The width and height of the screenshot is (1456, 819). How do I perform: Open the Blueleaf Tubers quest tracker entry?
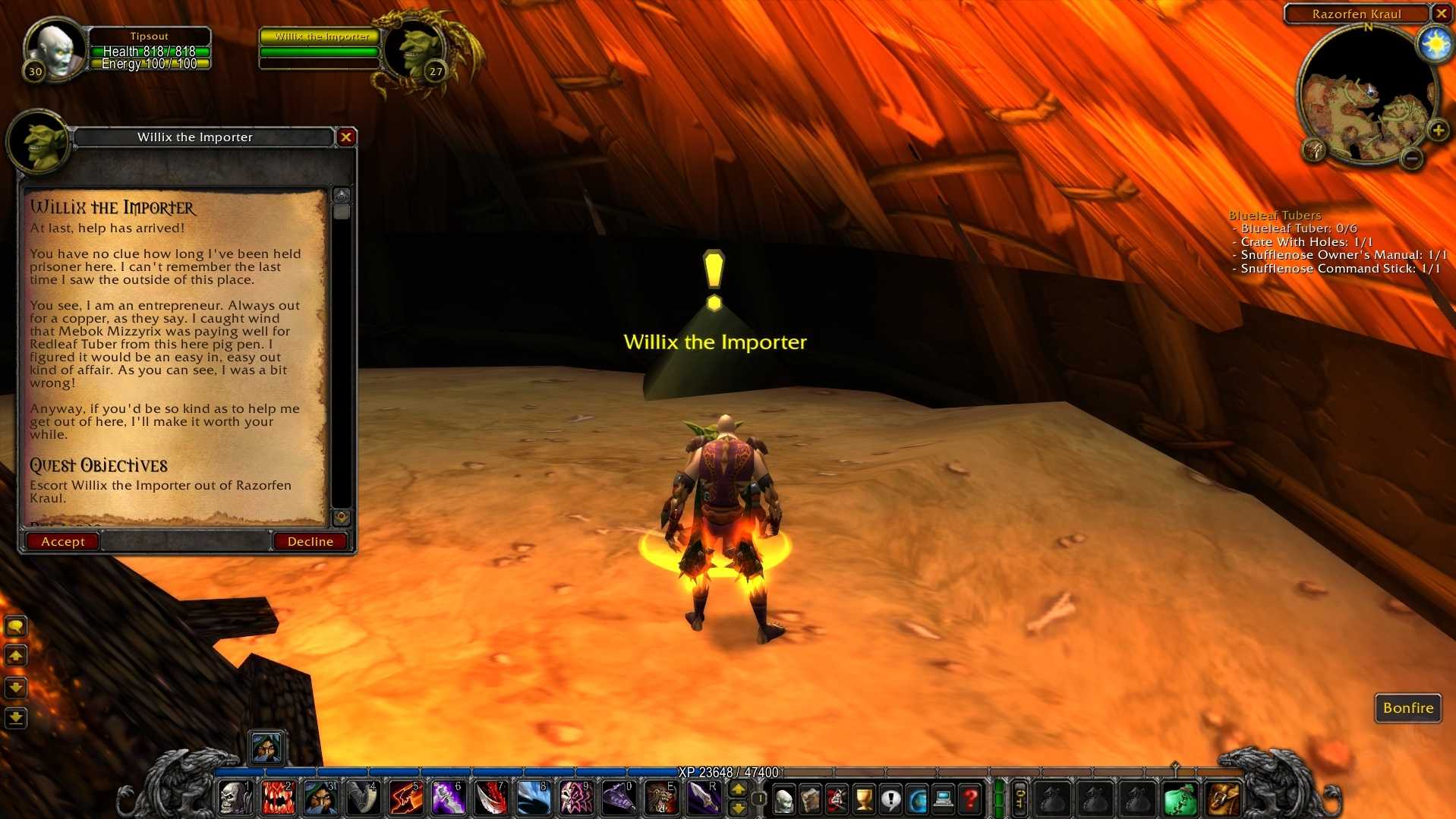pyautogui.click(x=1275, y=216)
